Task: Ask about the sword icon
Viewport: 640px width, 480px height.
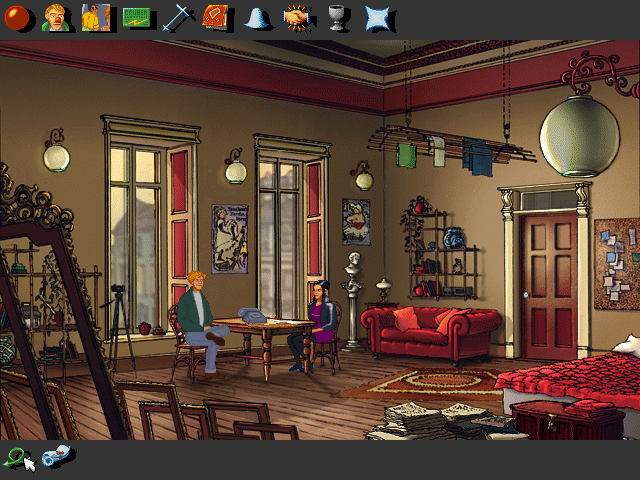Action: tap(177, 17)
